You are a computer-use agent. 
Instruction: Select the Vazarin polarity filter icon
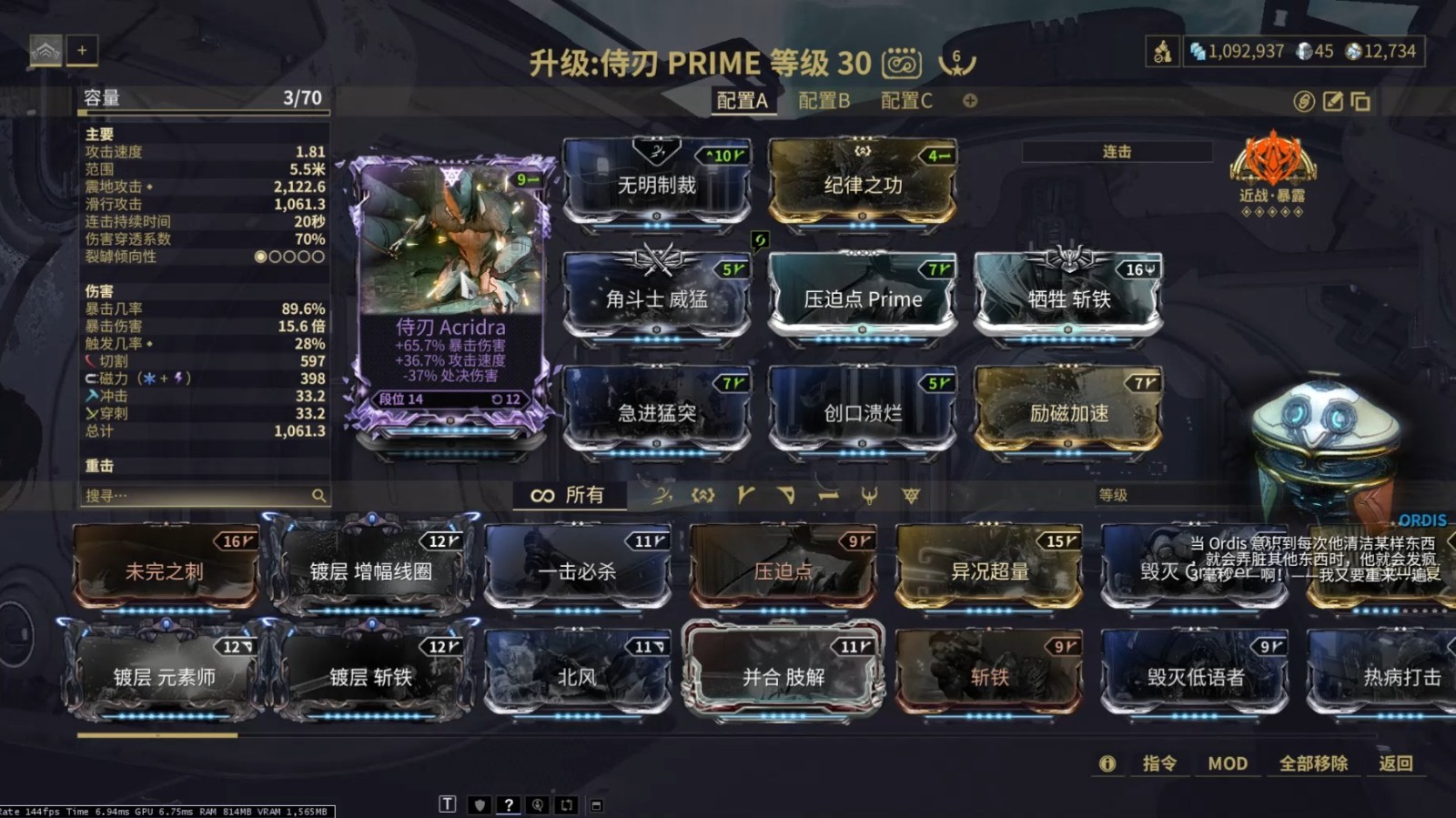point(786,496)
